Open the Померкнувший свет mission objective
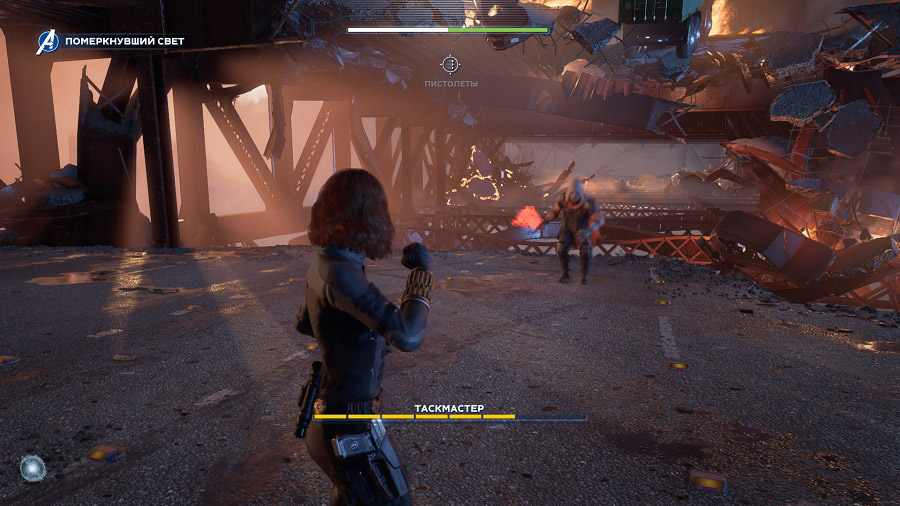 125,41
